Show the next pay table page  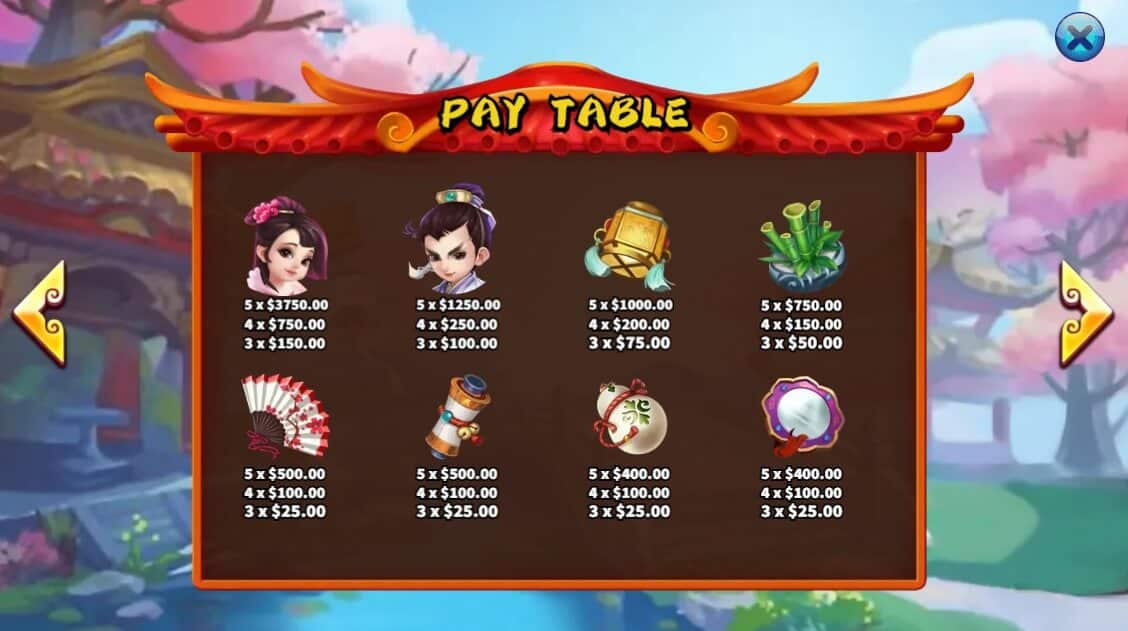[x=1085, y=313]
